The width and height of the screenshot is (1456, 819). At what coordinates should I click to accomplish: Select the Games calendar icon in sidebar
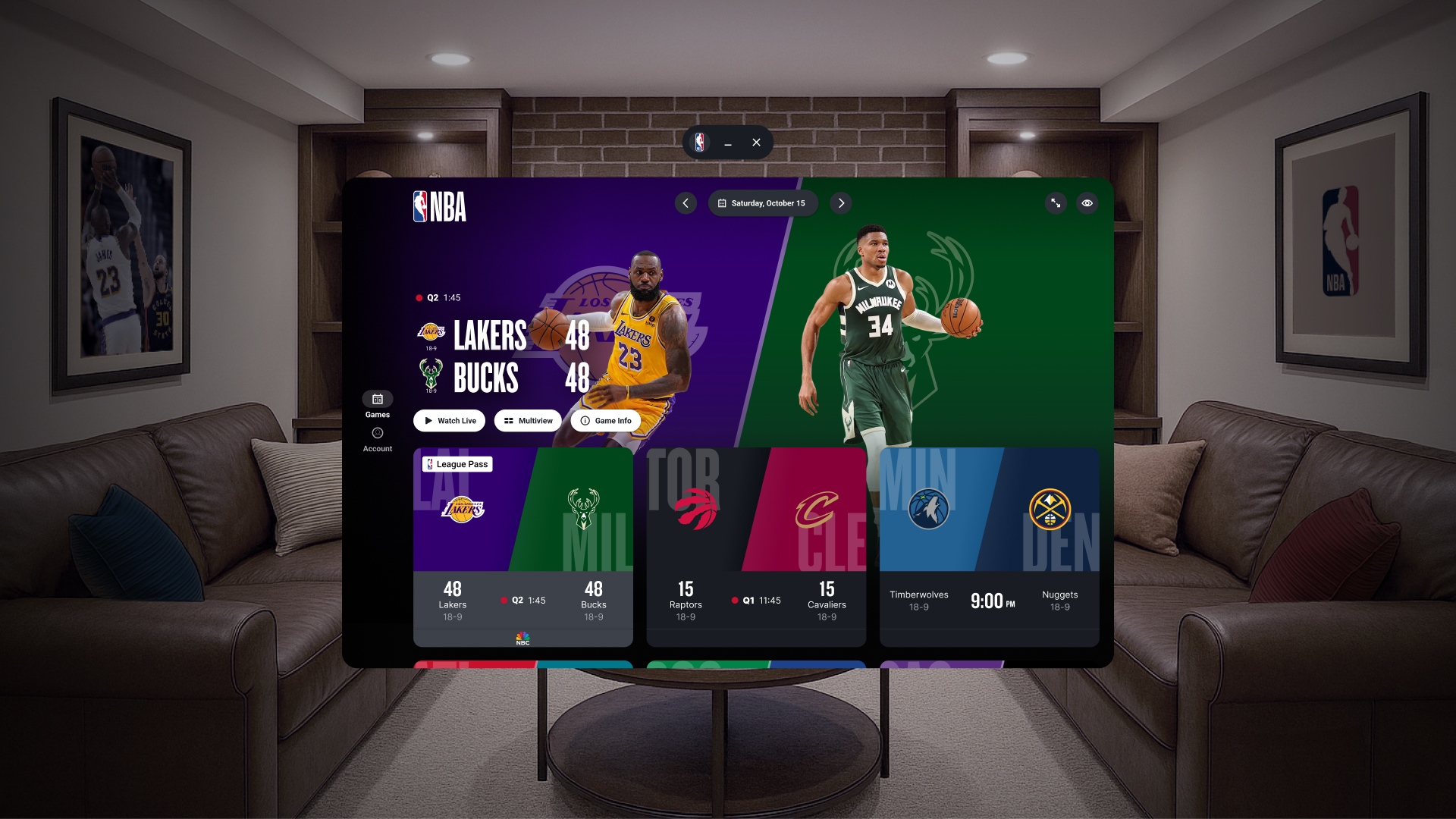click(377, 400)
